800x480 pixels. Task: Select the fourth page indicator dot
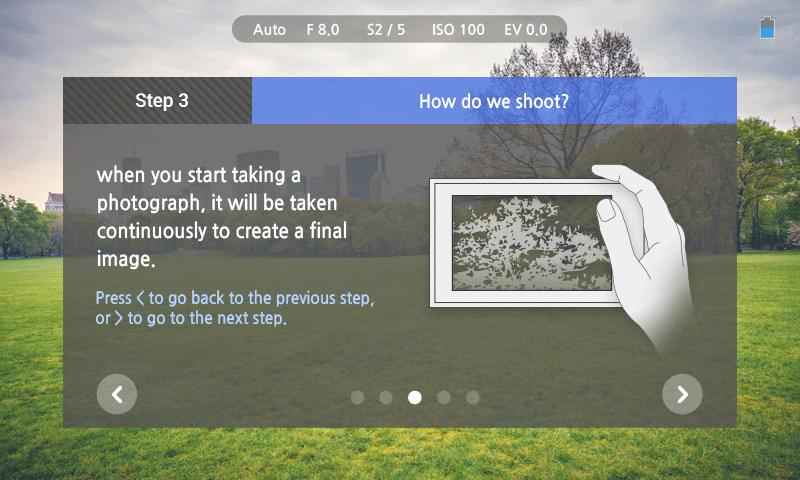pyautogui.click(x=444, y=397)
